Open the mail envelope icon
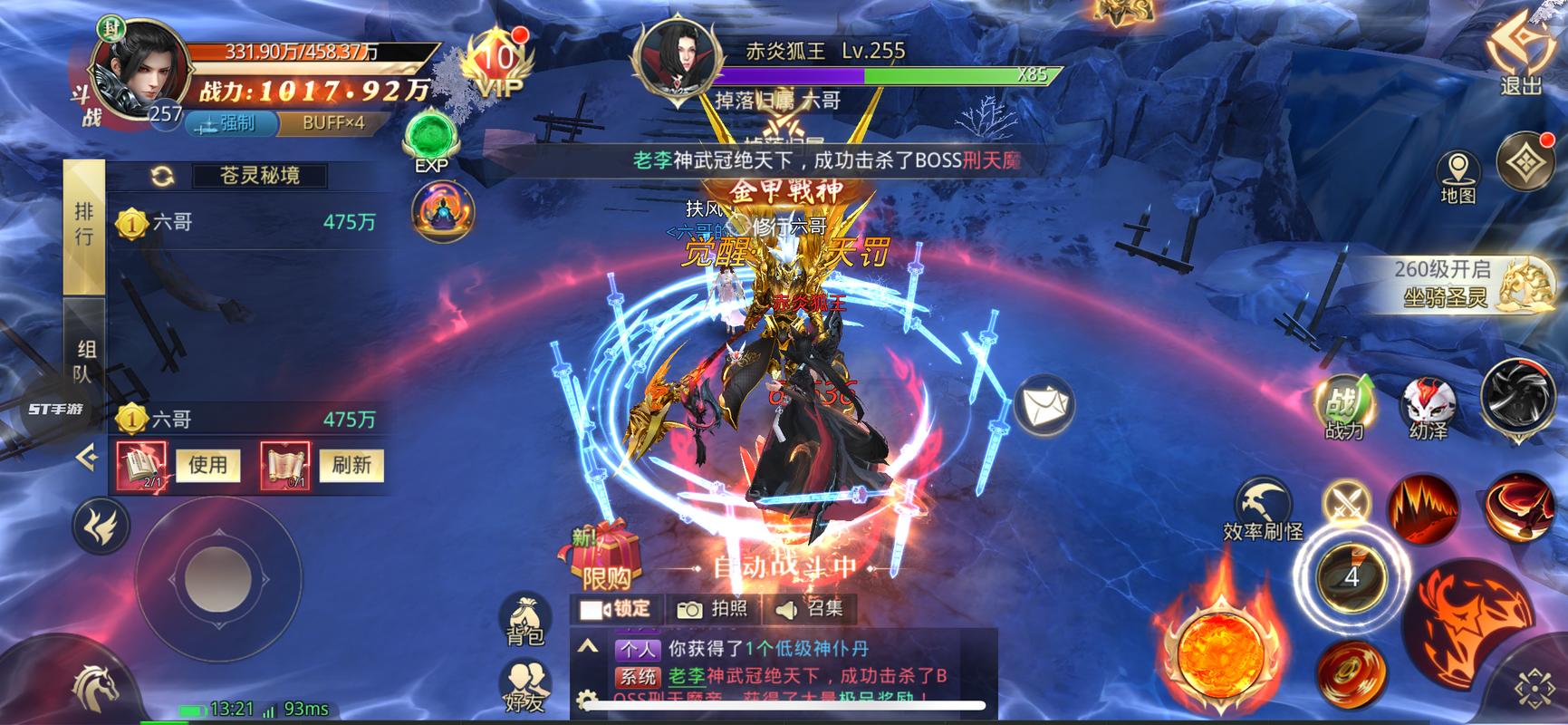 (x=1044, y=405)
